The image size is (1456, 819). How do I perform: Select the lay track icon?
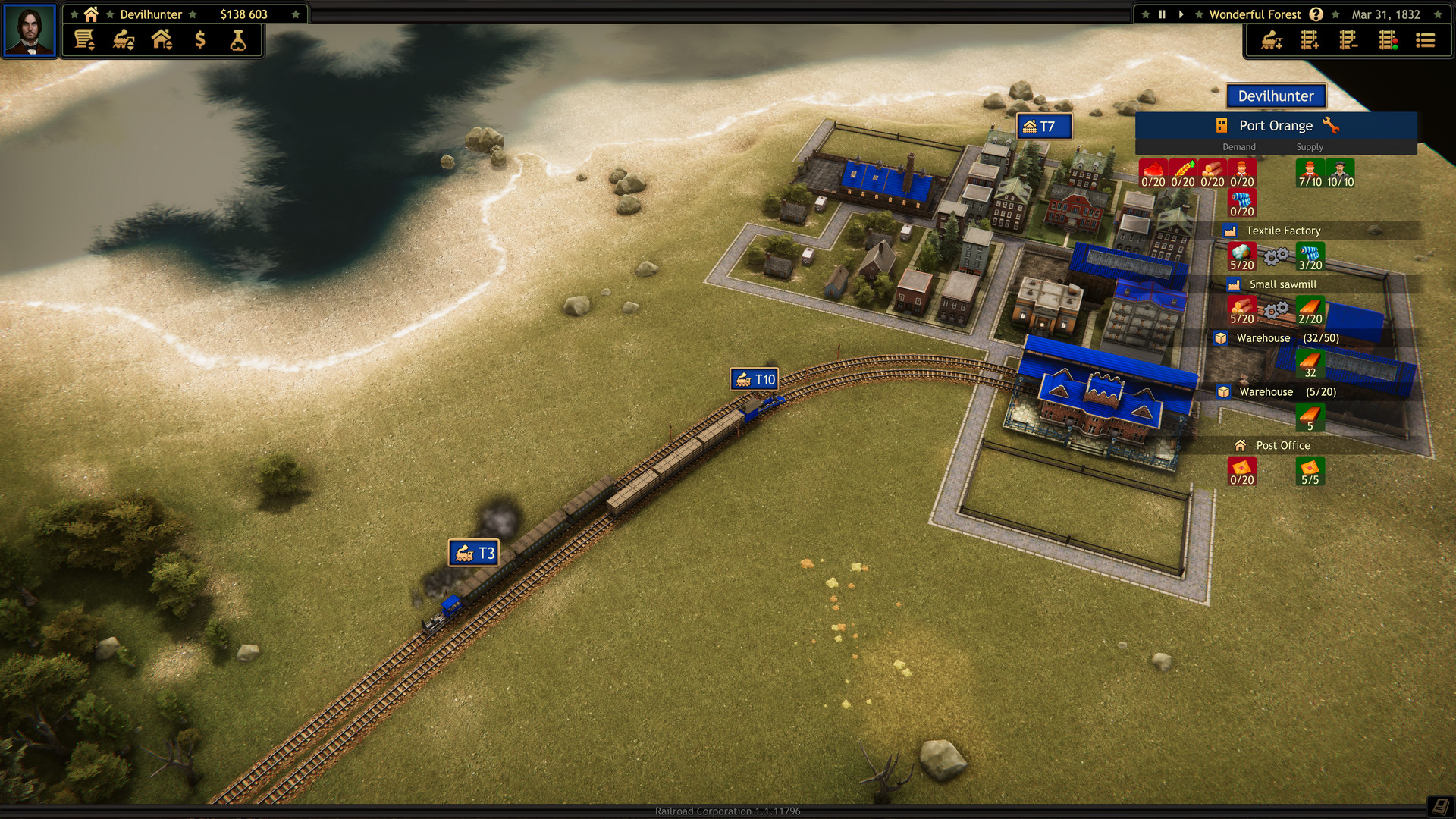[1308, 40]
